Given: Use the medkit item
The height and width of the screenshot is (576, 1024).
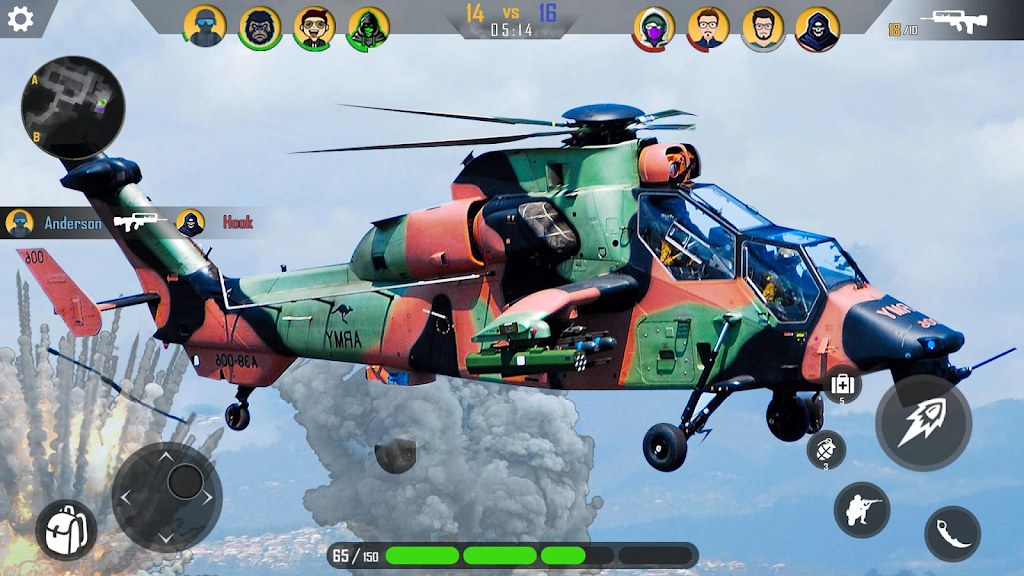Looking at the screenshot, I should [842, 384].
